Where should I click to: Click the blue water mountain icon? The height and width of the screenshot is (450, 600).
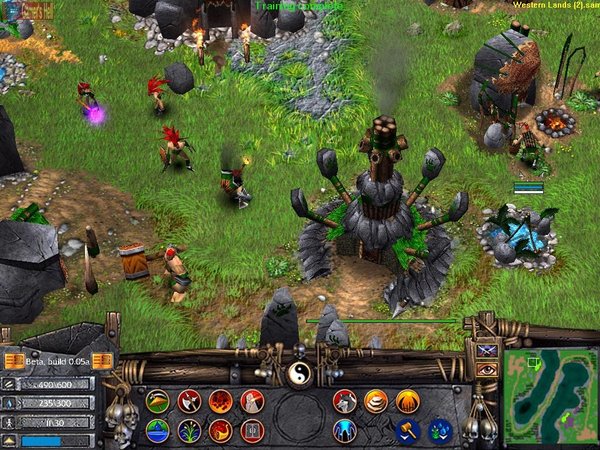[157, 430]
